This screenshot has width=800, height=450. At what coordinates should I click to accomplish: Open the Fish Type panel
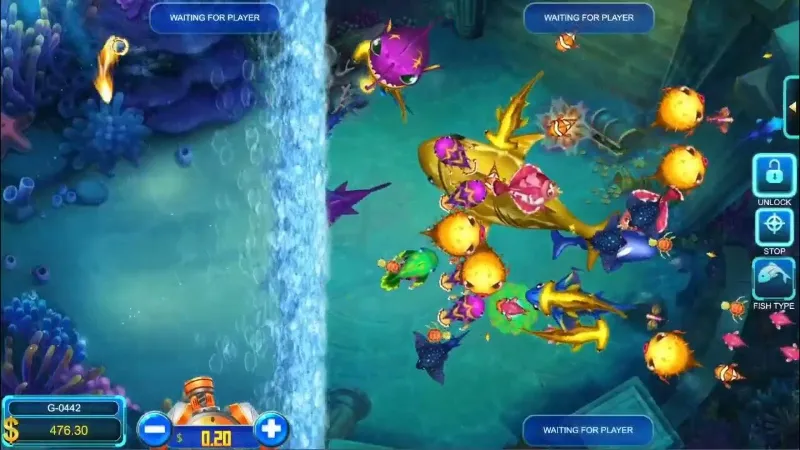(774, 279)
